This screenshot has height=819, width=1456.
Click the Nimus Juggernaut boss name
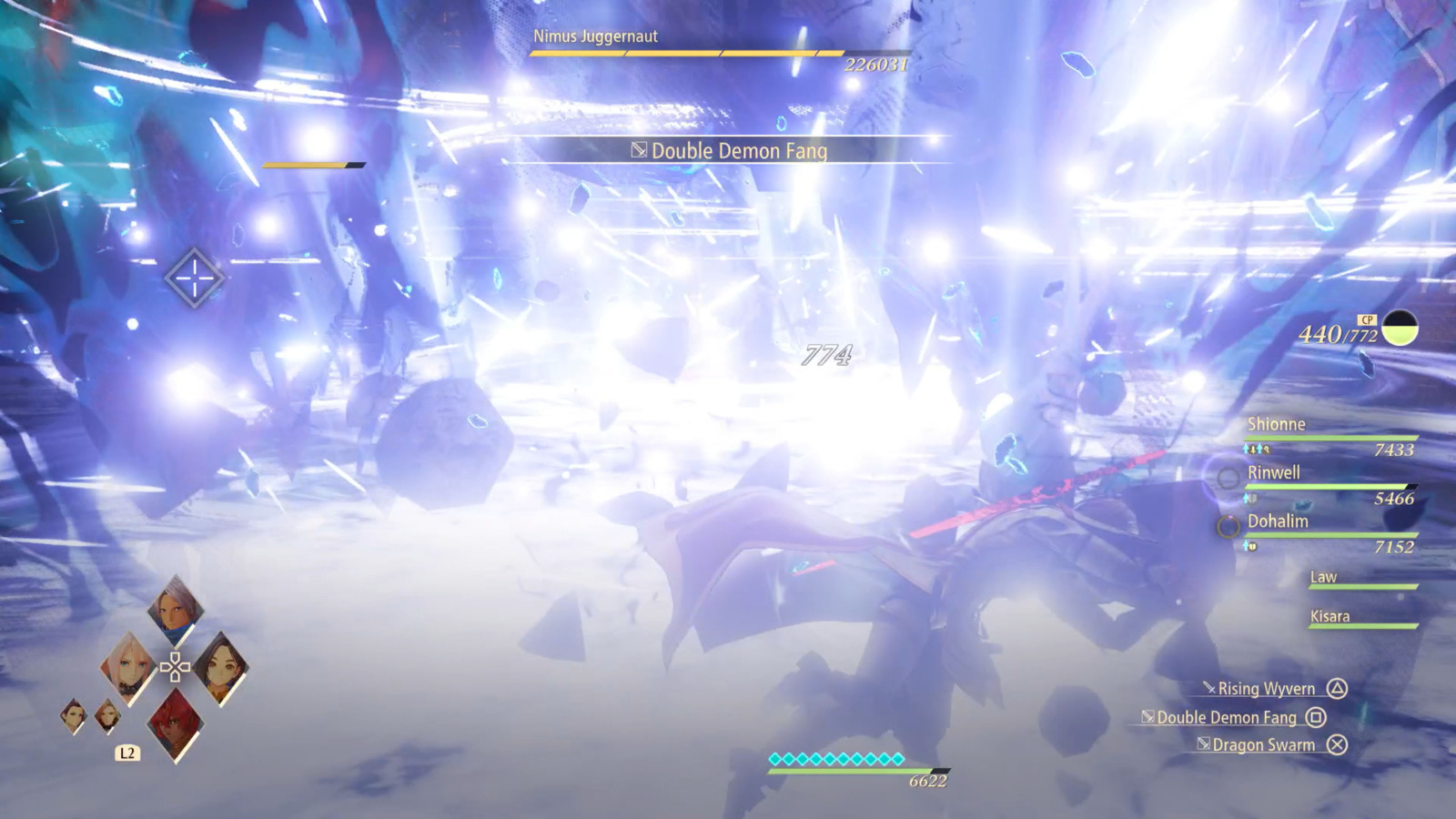point(596,38)
